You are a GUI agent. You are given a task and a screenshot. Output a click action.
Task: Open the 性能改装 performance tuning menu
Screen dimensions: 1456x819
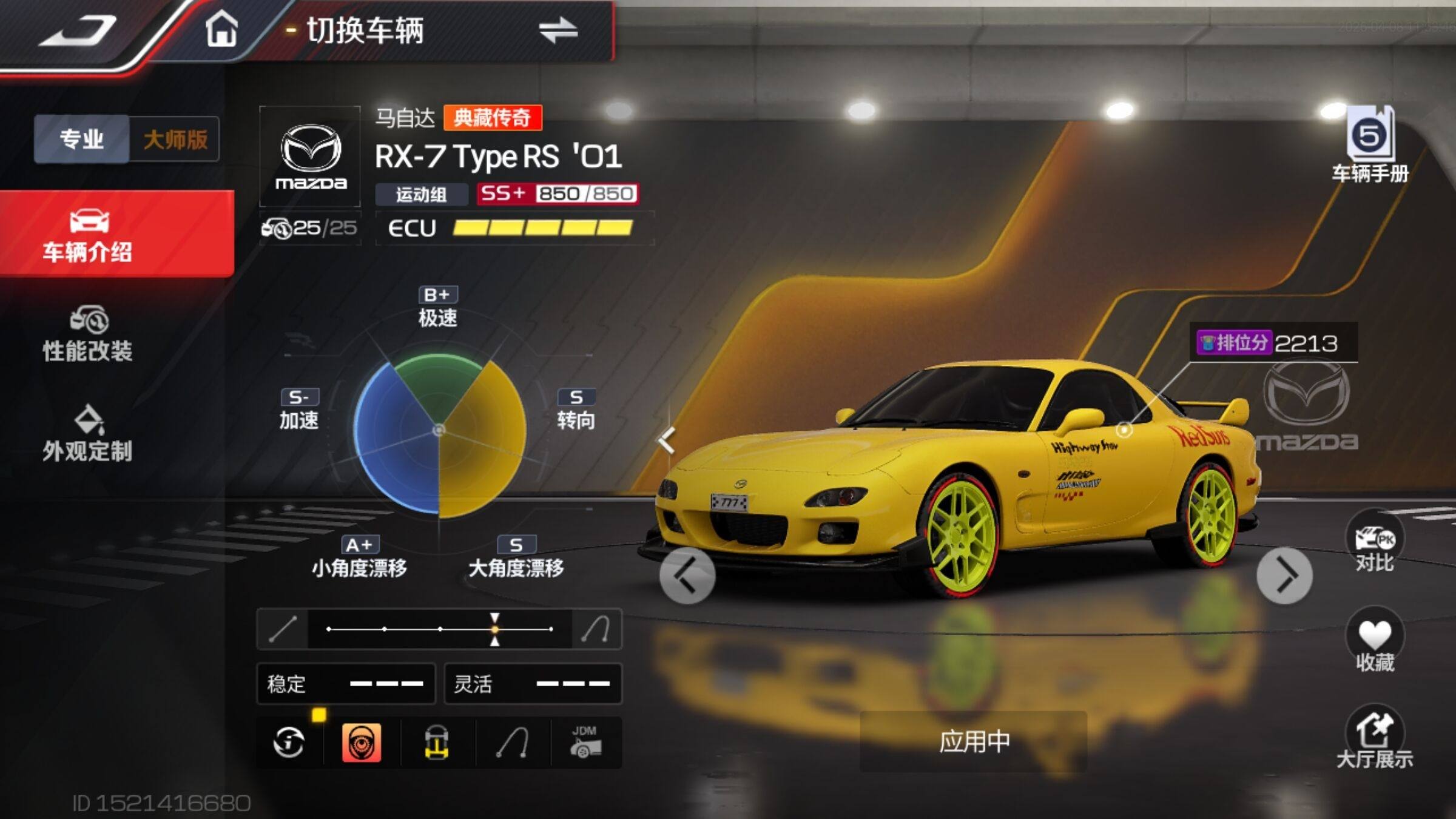88,334
